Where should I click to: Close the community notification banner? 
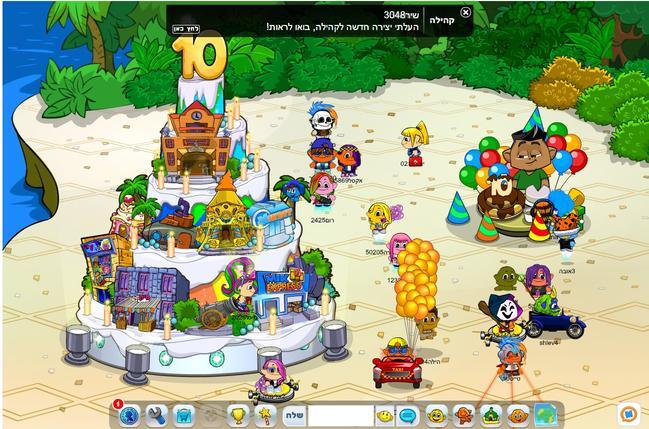tap(466, 12)
